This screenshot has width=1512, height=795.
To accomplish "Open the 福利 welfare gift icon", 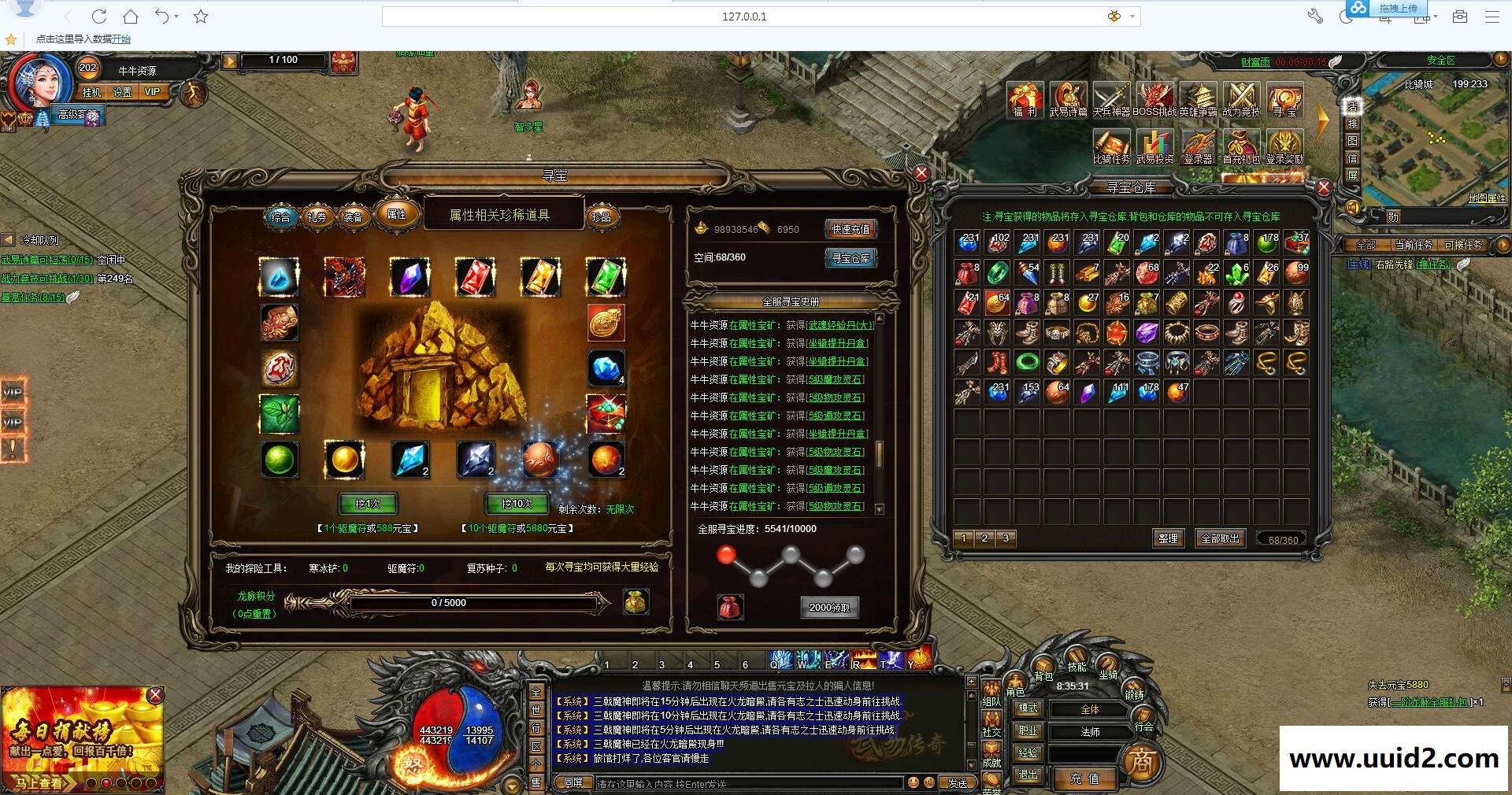I will point(1025,100).
